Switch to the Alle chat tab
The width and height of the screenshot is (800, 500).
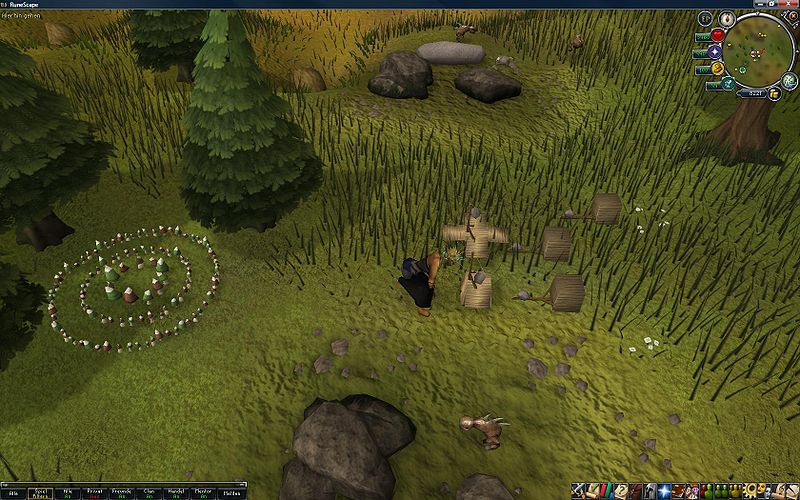click(x=11, y=493)
